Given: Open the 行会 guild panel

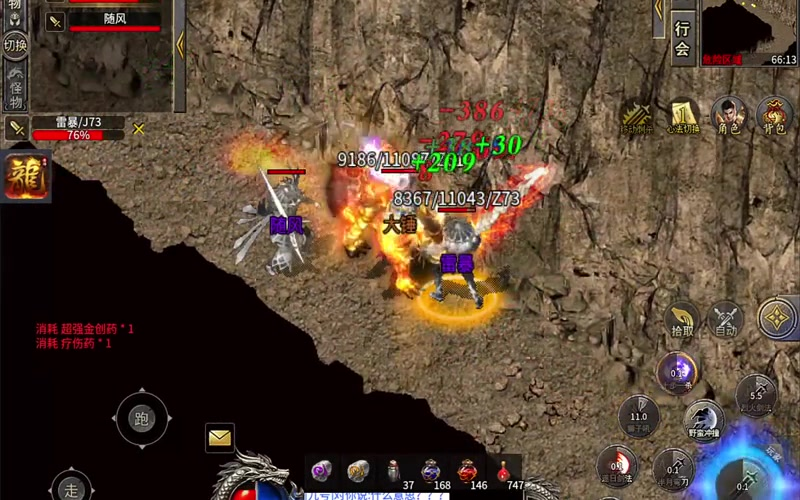Looking at the screenshot, I should (x=683, y=38).
